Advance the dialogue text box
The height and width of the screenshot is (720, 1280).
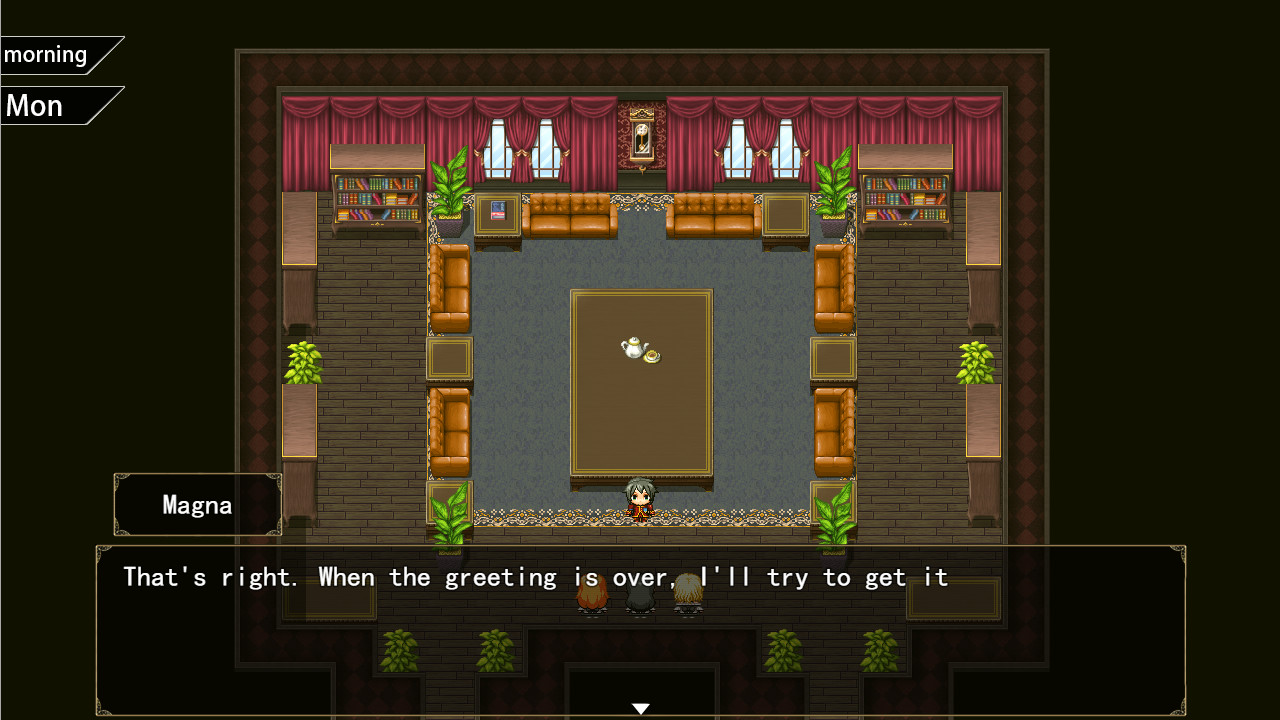tap(640, 628)
